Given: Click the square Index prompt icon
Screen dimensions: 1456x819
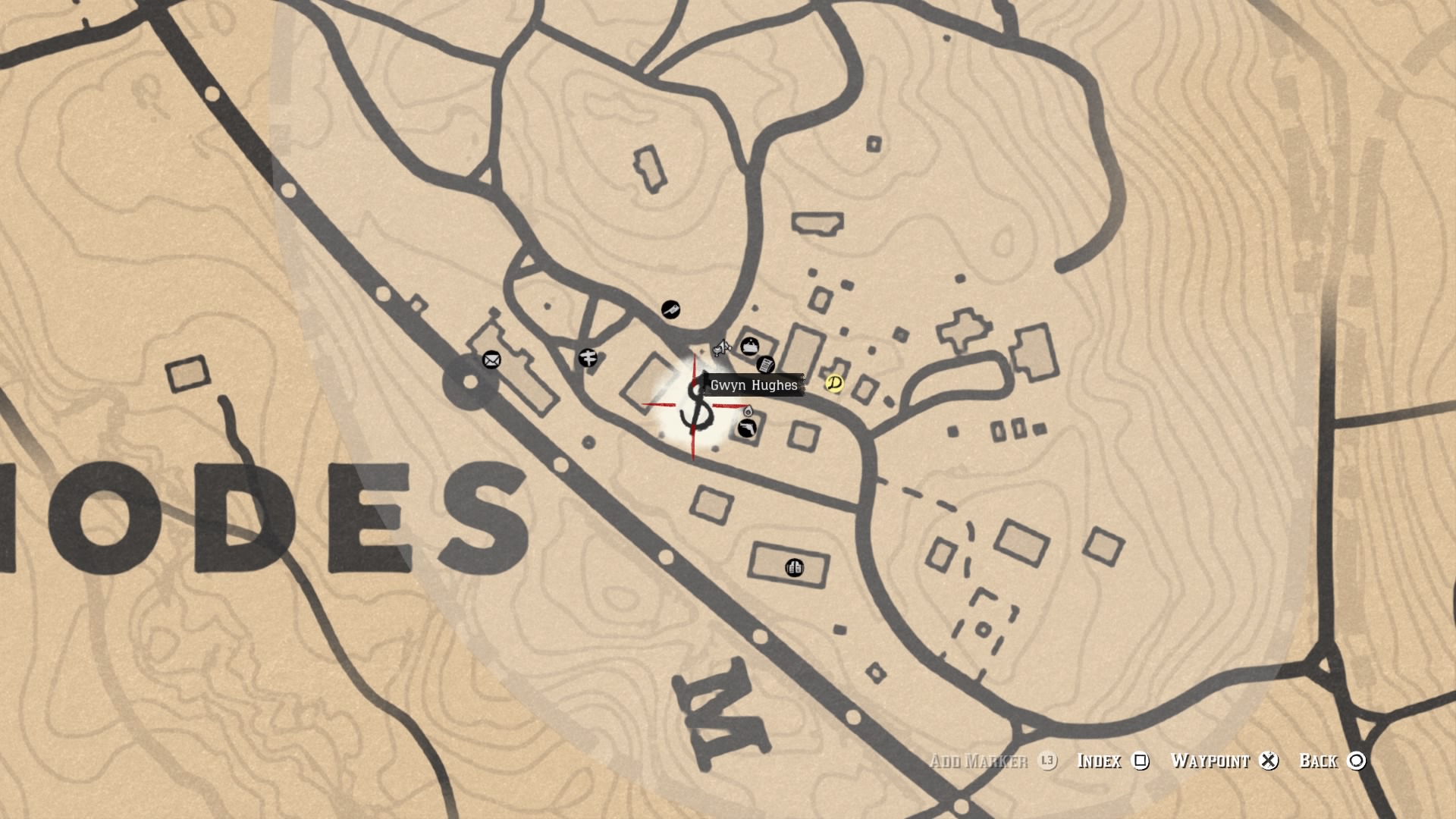Looking at the screenshot, I should (x=1138, y=761).
